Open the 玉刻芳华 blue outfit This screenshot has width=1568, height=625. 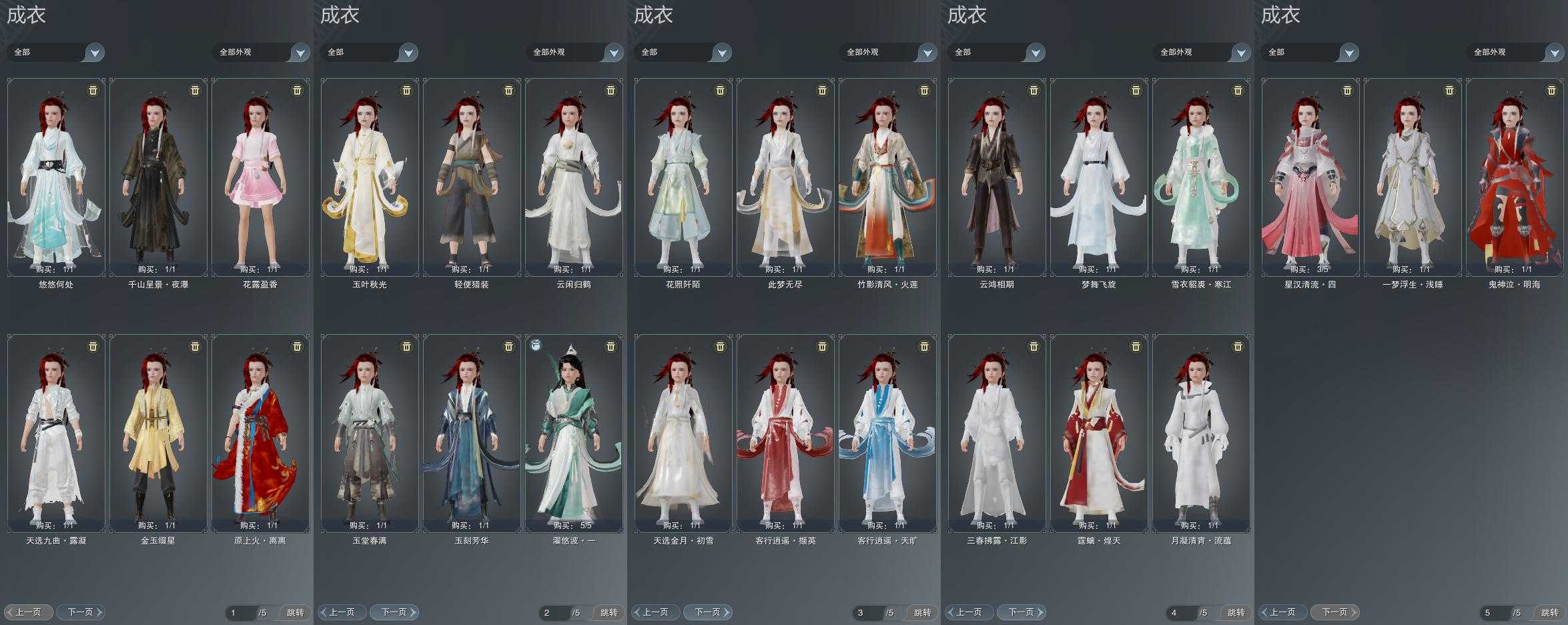point(472,434)
